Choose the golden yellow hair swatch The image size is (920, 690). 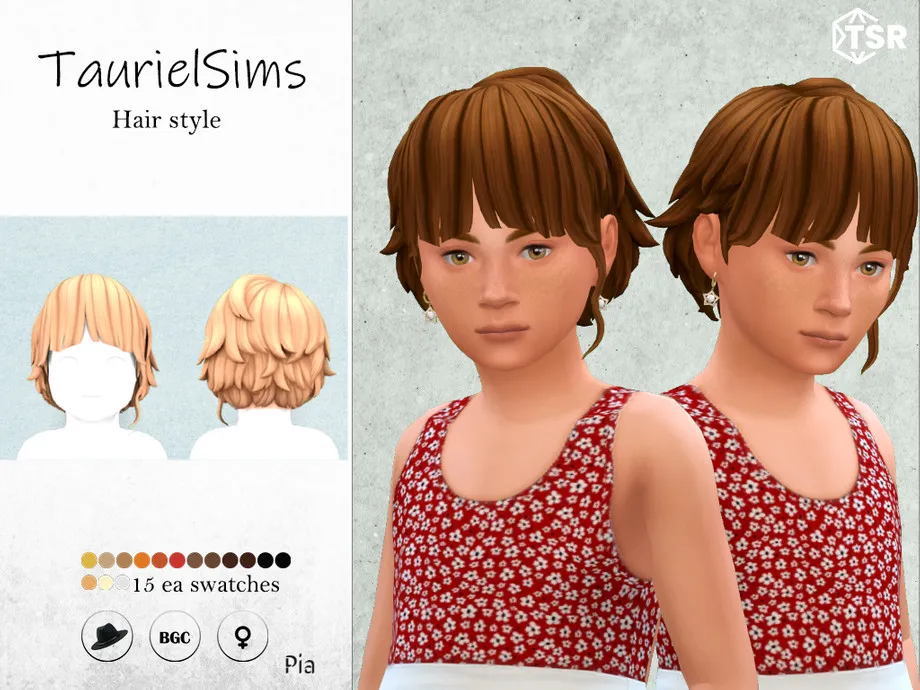click(x=89, y=560)
